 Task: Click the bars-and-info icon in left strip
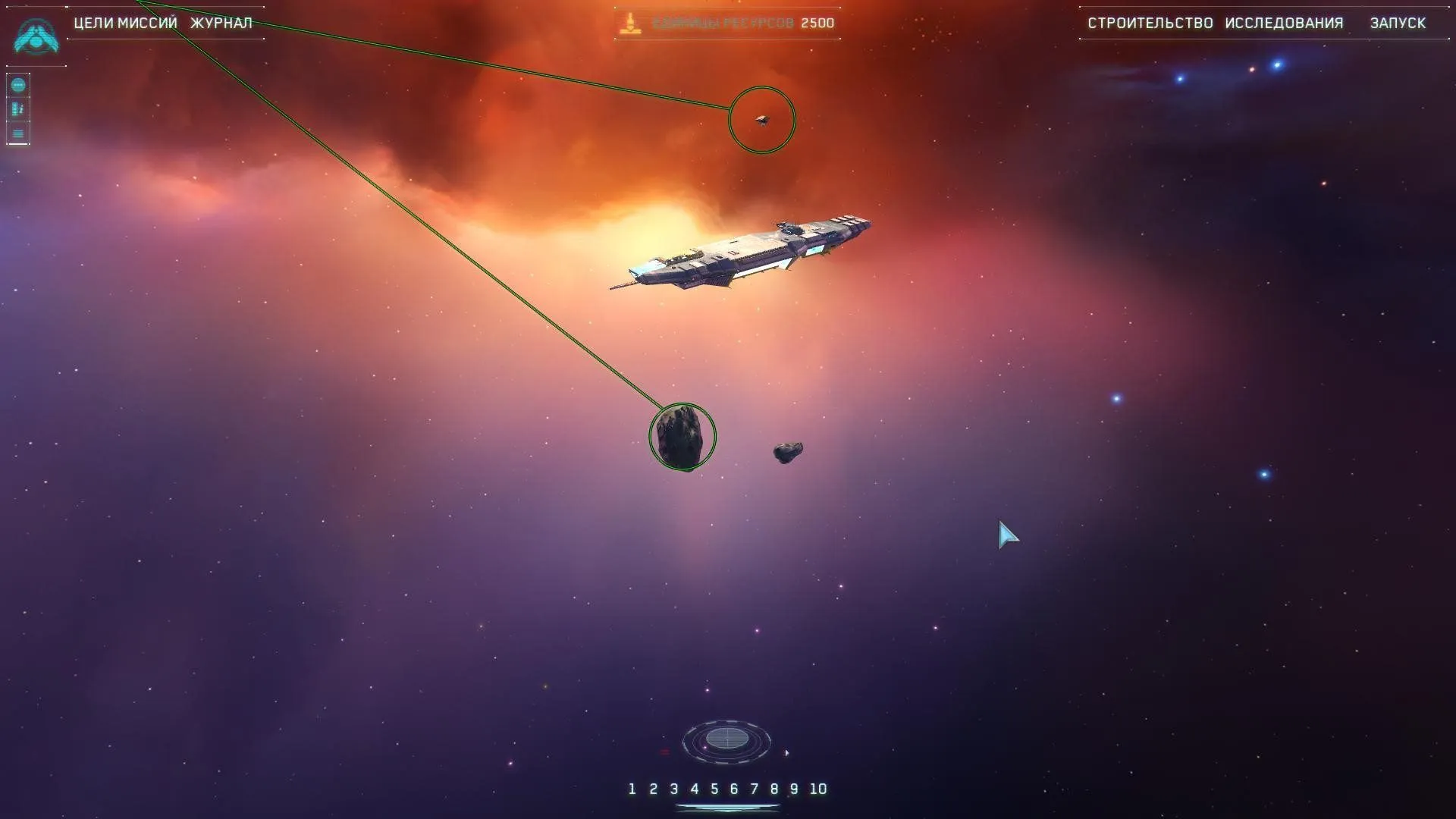pyautogui.click(x=18, y=109)
